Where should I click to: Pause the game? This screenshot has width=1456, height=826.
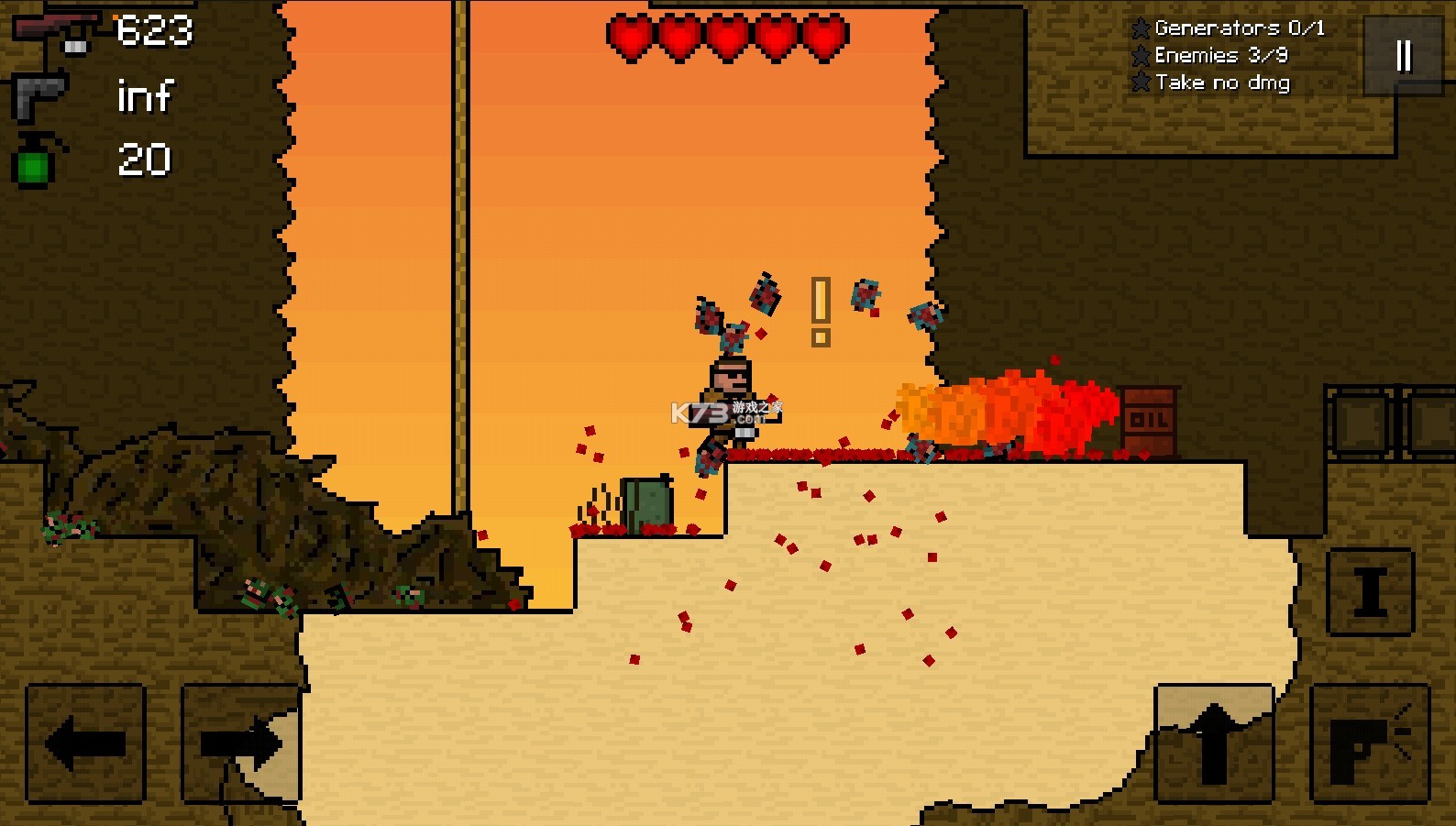[x=1403, y=56]
